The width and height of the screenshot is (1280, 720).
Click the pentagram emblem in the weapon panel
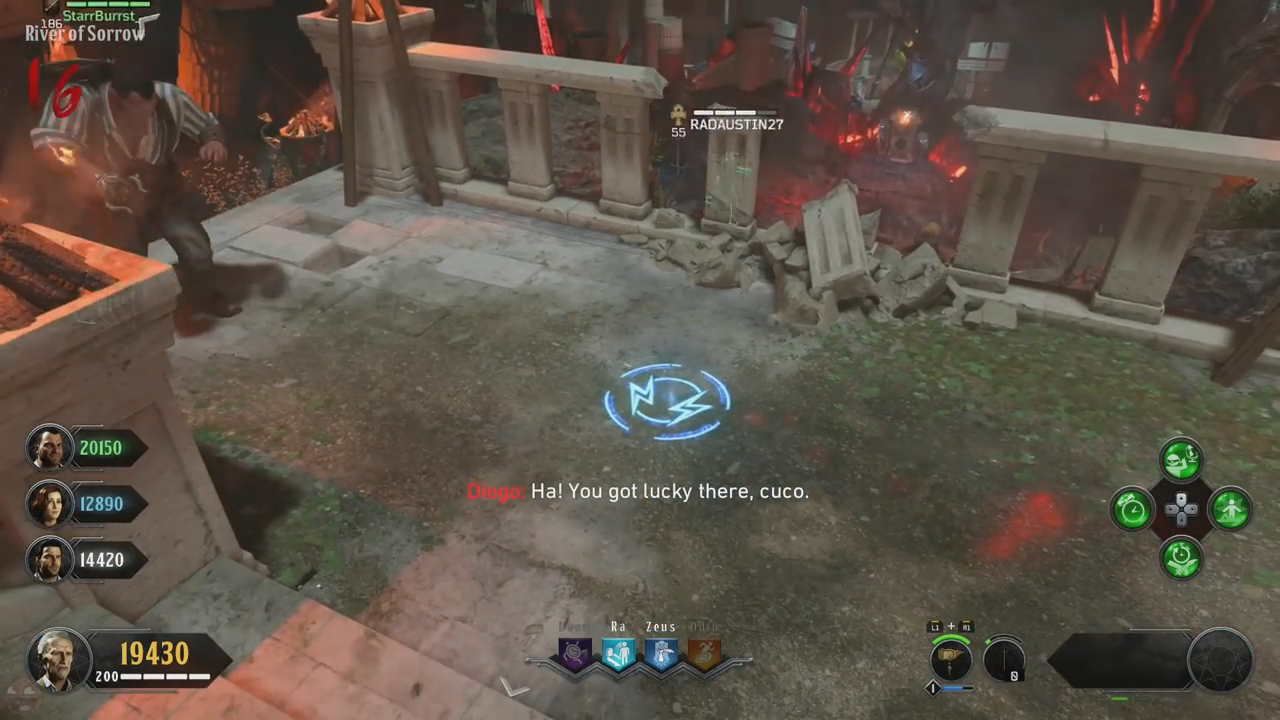(x=1220, y=660)
